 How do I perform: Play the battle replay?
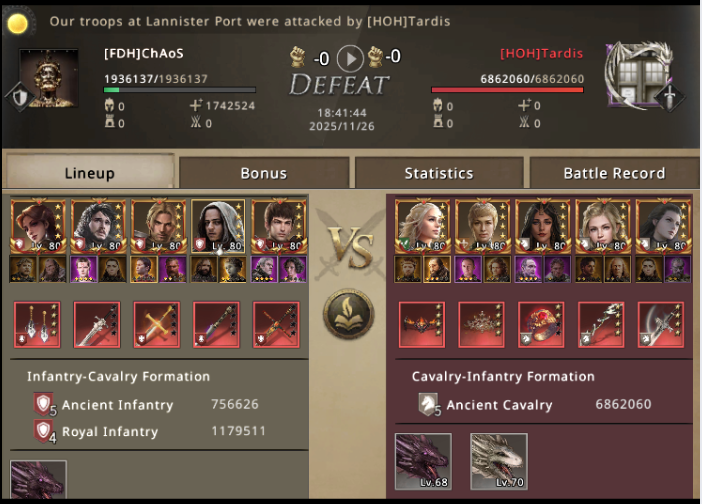click(350, 57)
